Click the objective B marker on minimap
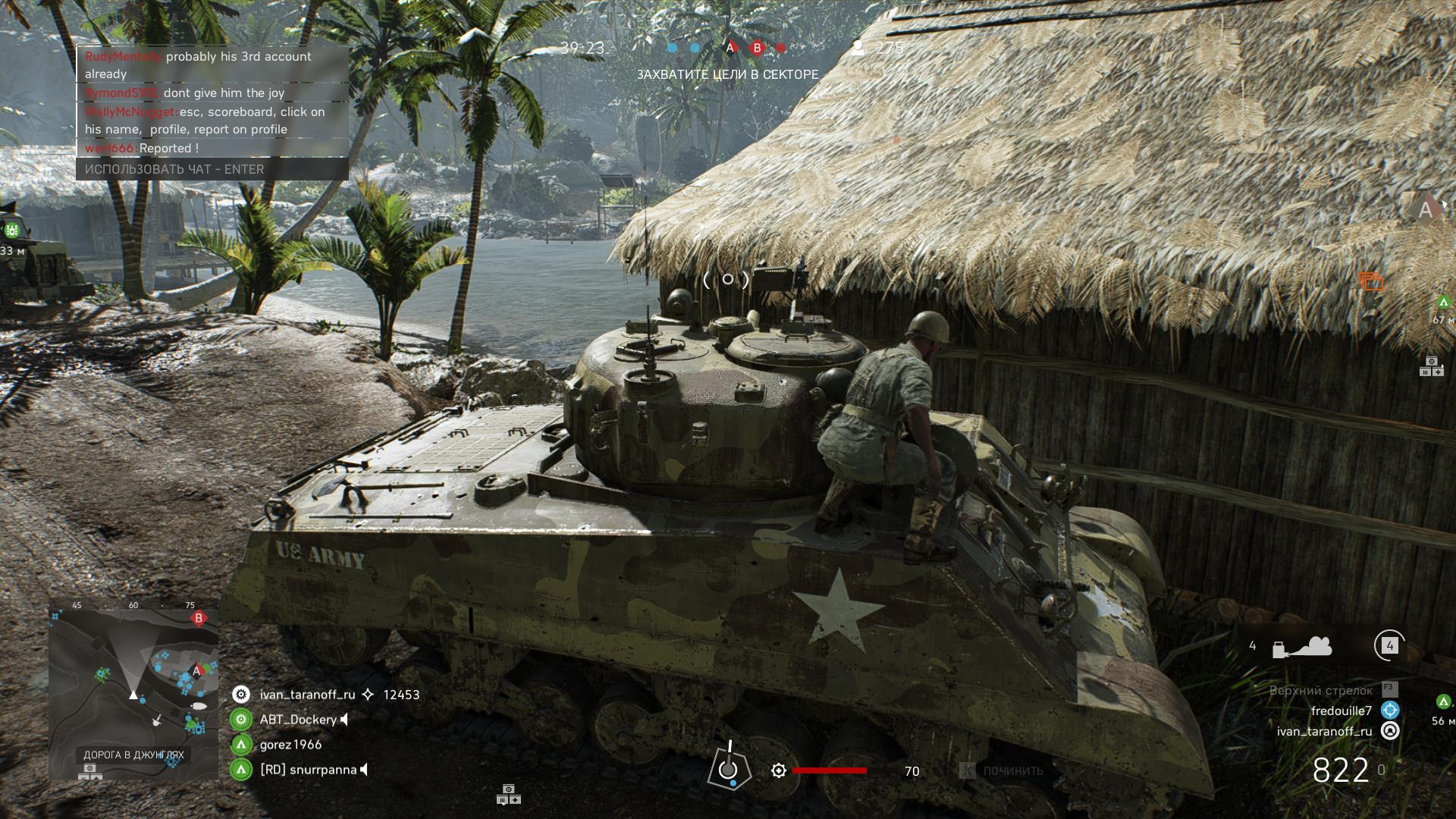 199,619
